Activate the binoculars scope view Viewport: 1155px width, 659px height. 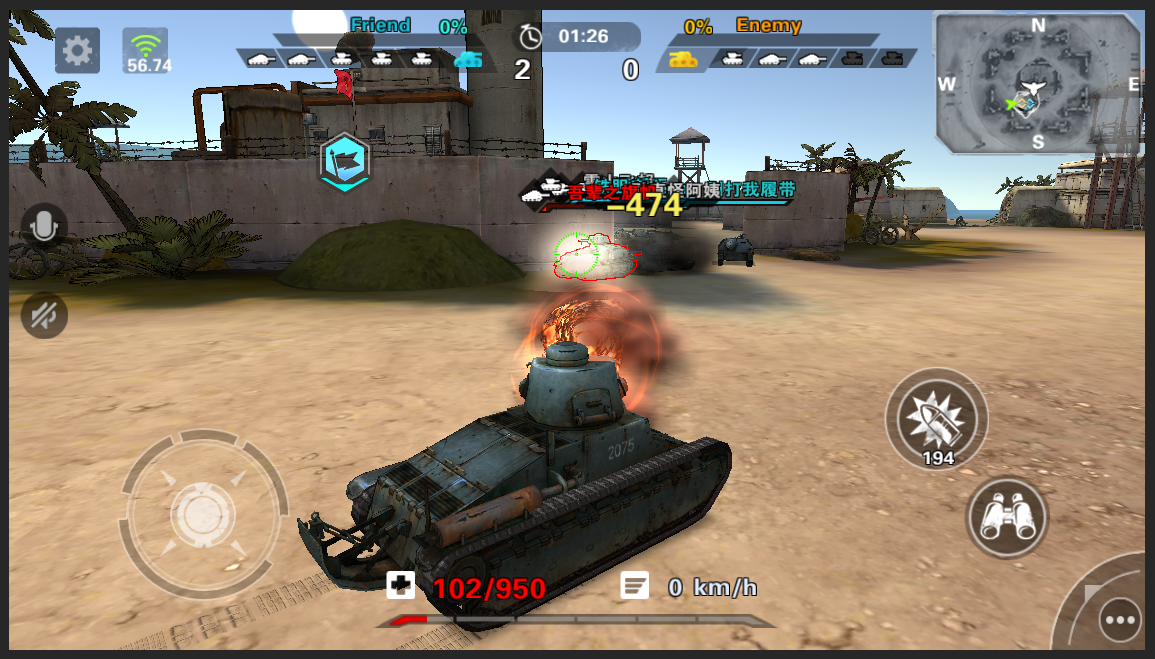(x=1006, y=518)
